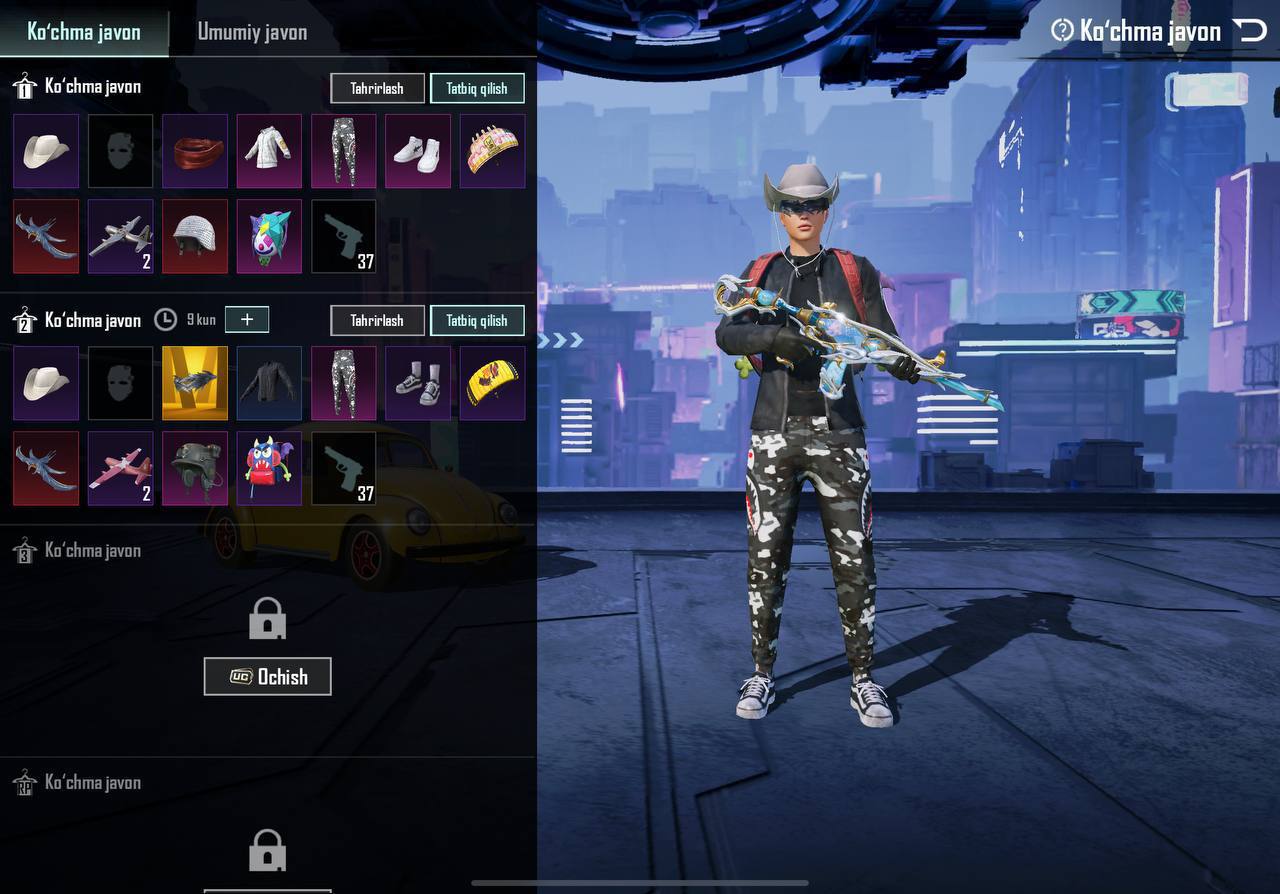1280x894 pixels.
Task: Choose the white helmet slot
Action: [x=195, y=236]
